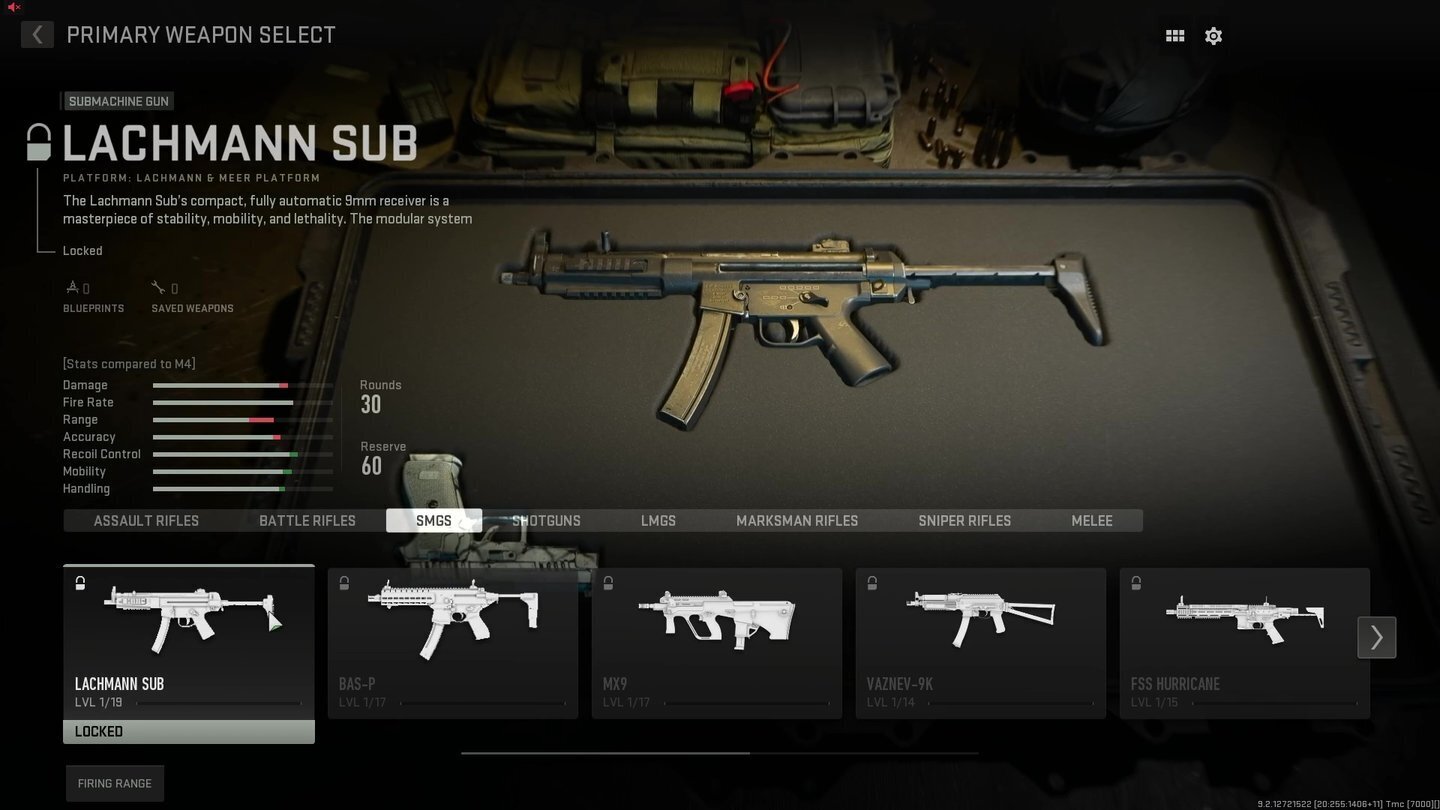1440x810 pixels.
Task: Click the back arrow next to Primary Weapon Select
Action: (37, 34)
